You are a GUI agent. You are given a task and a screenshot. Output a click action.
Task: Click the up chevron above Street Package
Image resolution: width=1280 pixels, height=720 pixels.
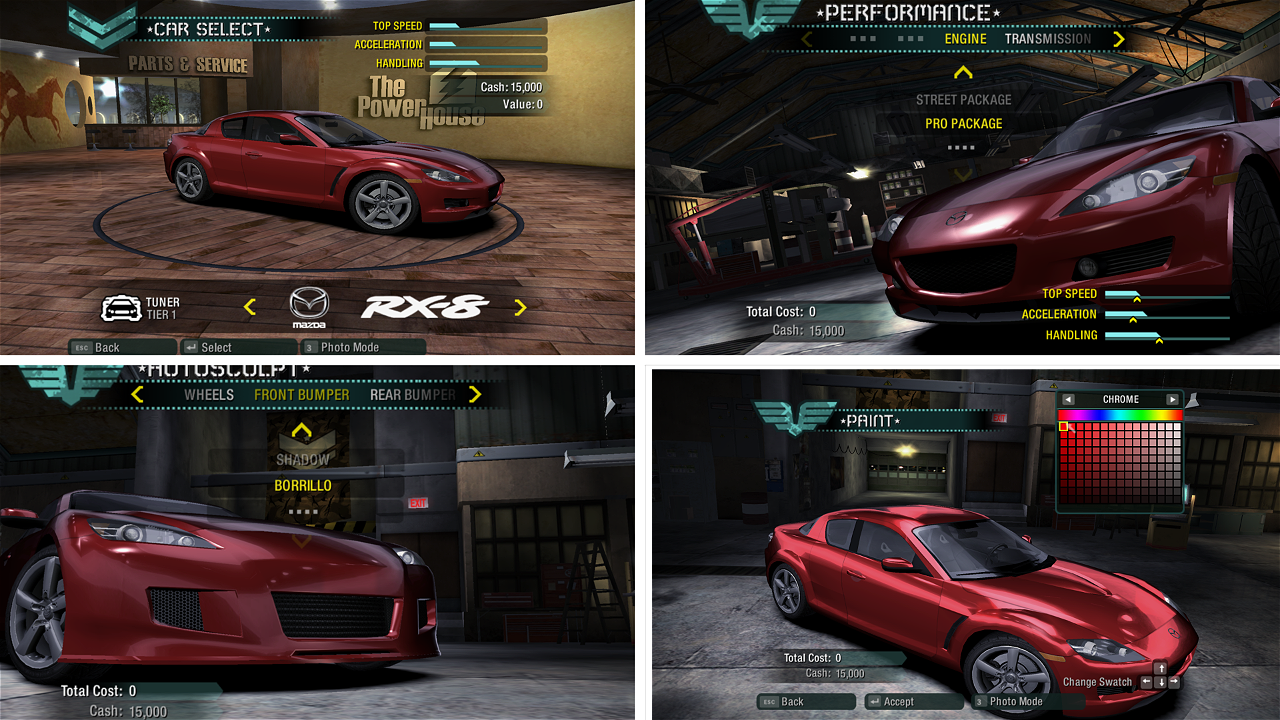tap(962, 71)
